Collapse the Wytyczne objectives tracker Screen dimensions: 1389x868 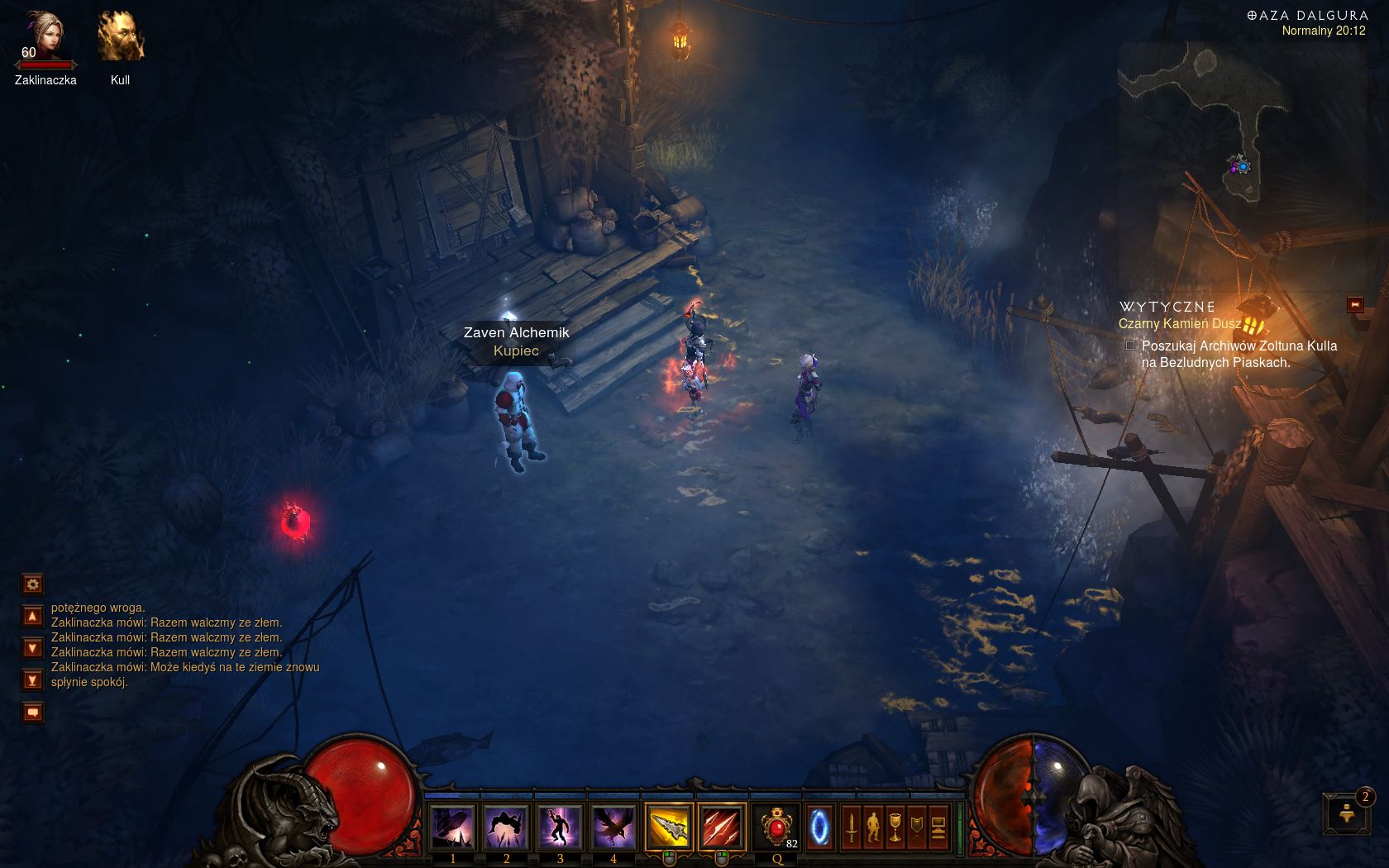click(x=1355, y=305)
